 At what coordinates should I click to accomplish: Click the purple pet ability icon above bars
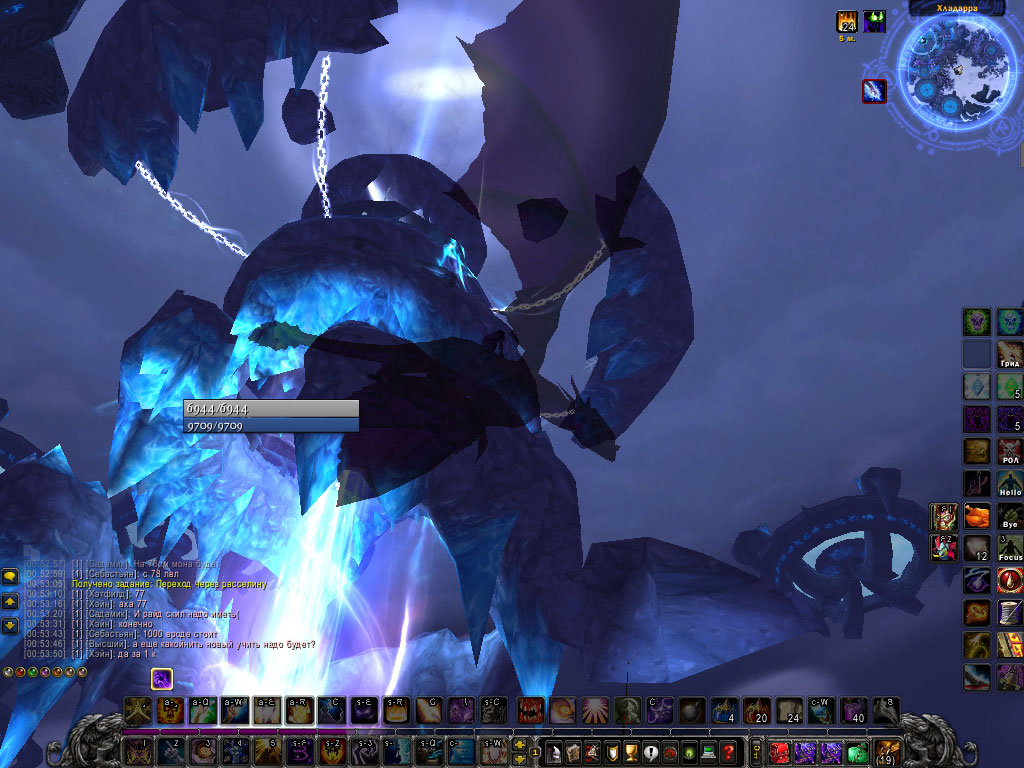point(163,679)
